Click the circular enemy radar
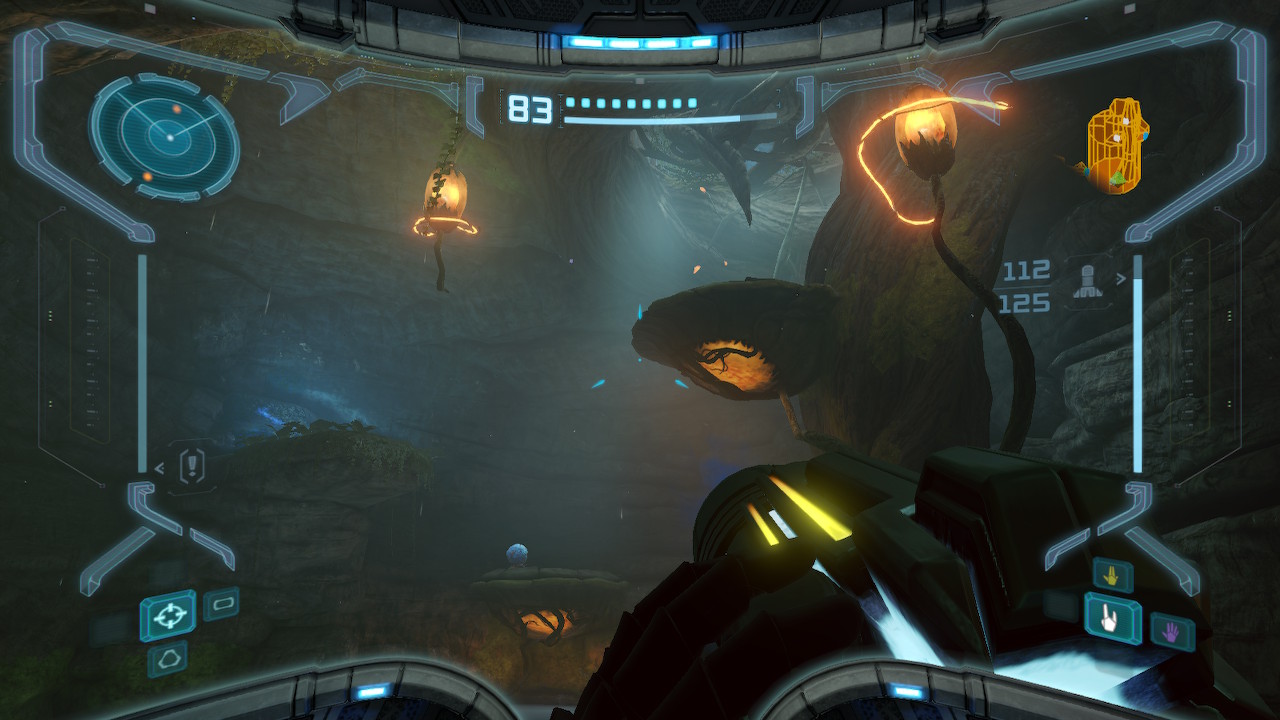The image size is (1280, 720). click(165, 135)
